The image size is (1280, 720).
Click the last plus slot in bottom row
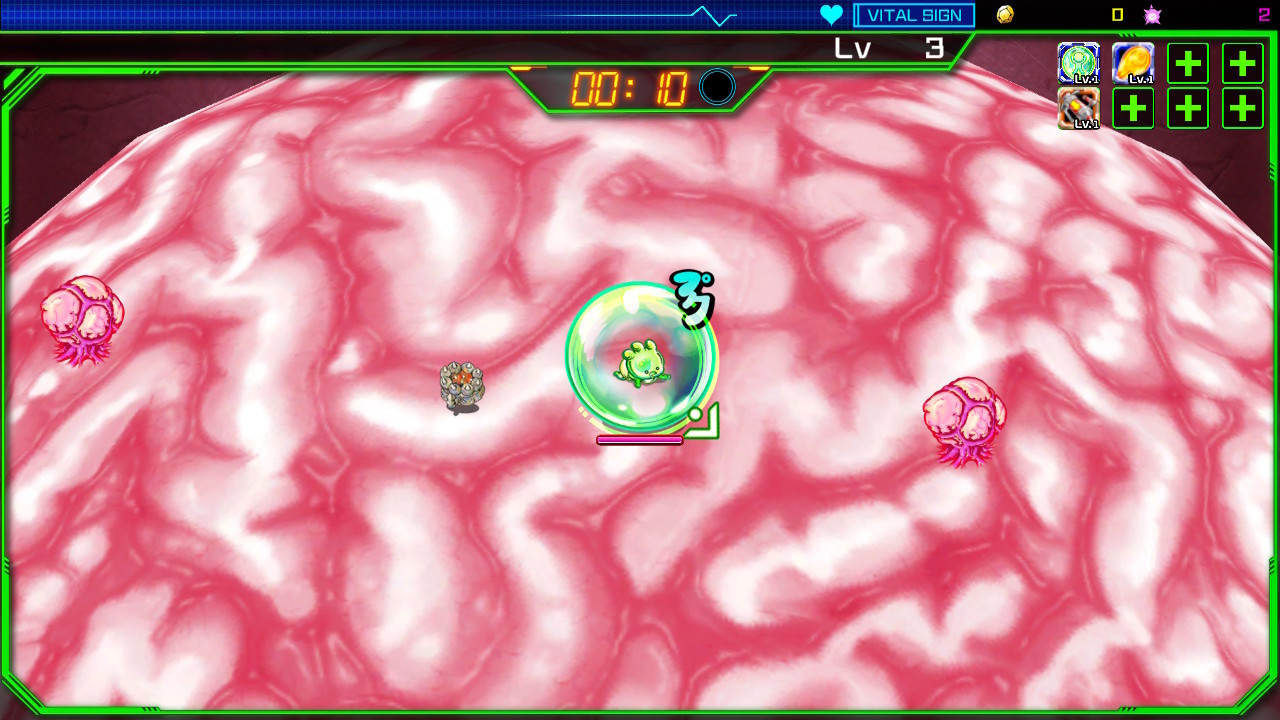click(x=1241, y=108)
